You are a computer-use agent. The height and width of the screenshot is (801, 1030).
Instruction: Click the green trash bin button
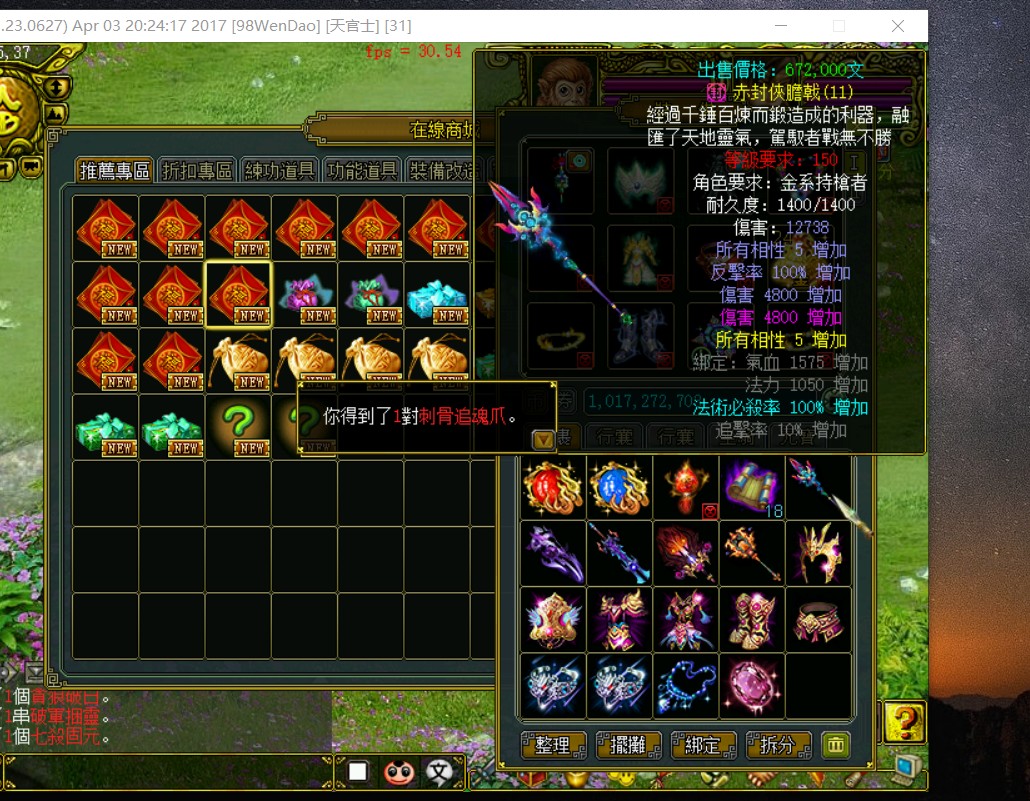point(835,745)
